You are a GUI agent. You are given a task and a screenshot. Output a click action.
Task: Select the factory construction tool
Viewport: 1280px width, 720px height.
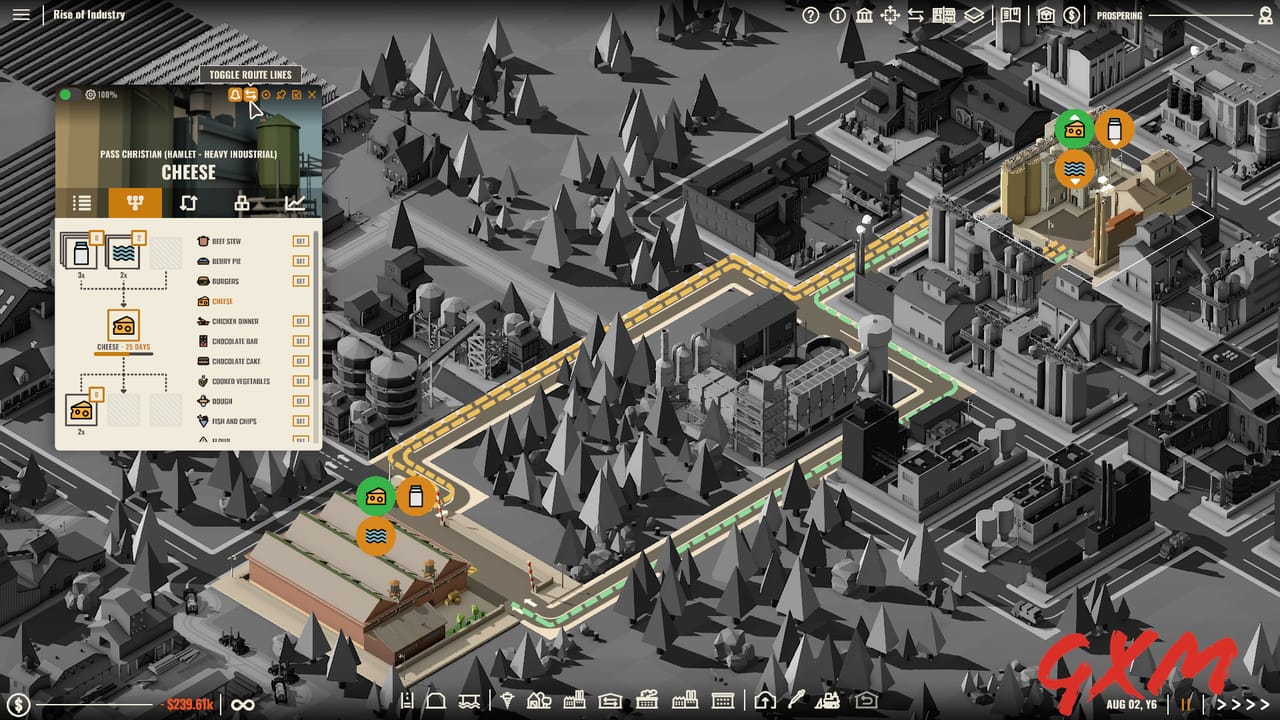[574, 702]
